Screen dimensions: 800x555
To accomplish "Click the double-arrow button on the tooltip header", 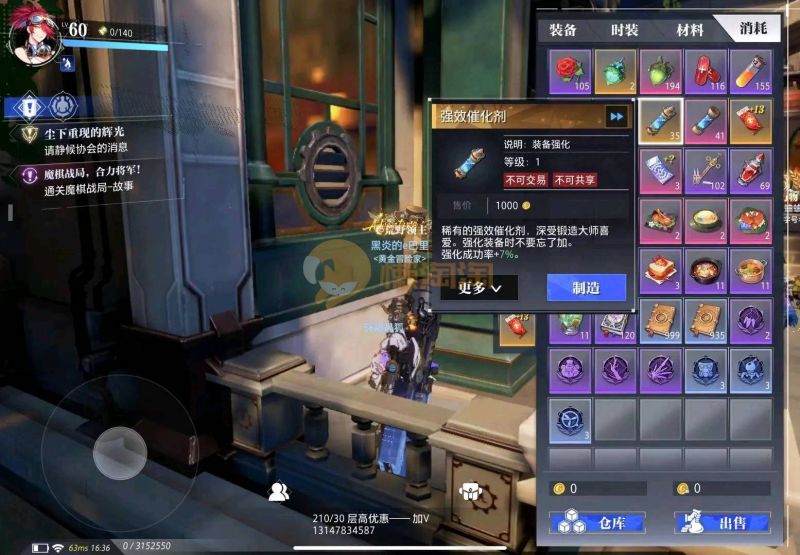I will [x=617, y=117].
